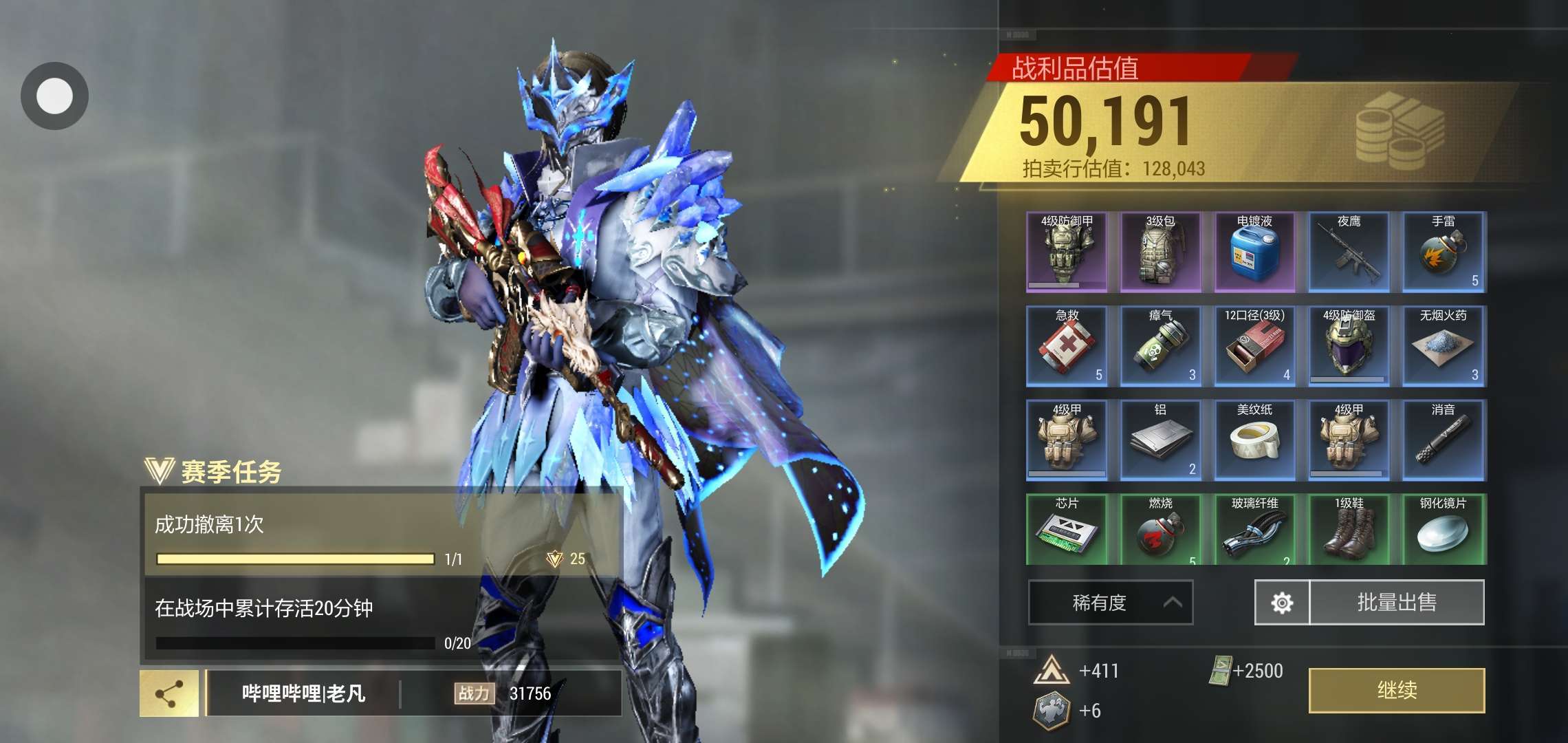Select the 3级包 backpack slot
Image resolution: width=1568 pixels, height=743 pixels.
coord(1161,252)
